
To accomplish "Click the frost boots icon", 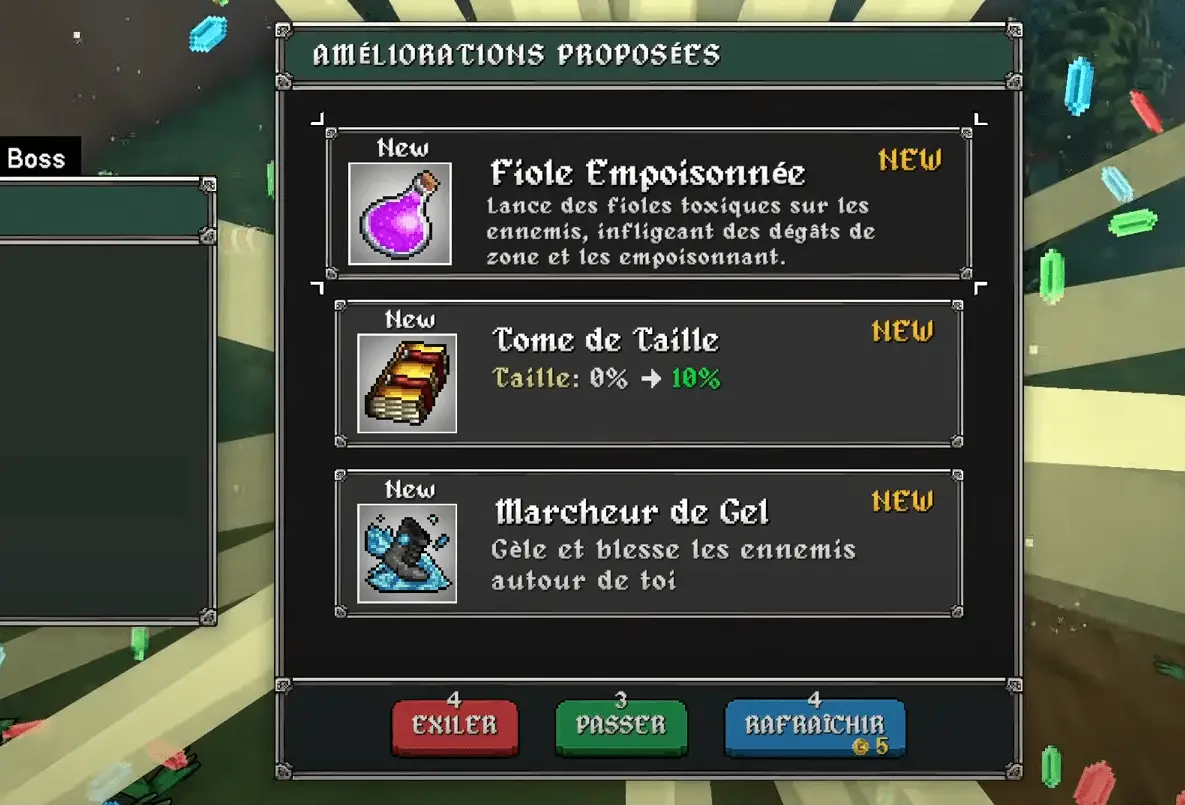I will tap(407, 553).
